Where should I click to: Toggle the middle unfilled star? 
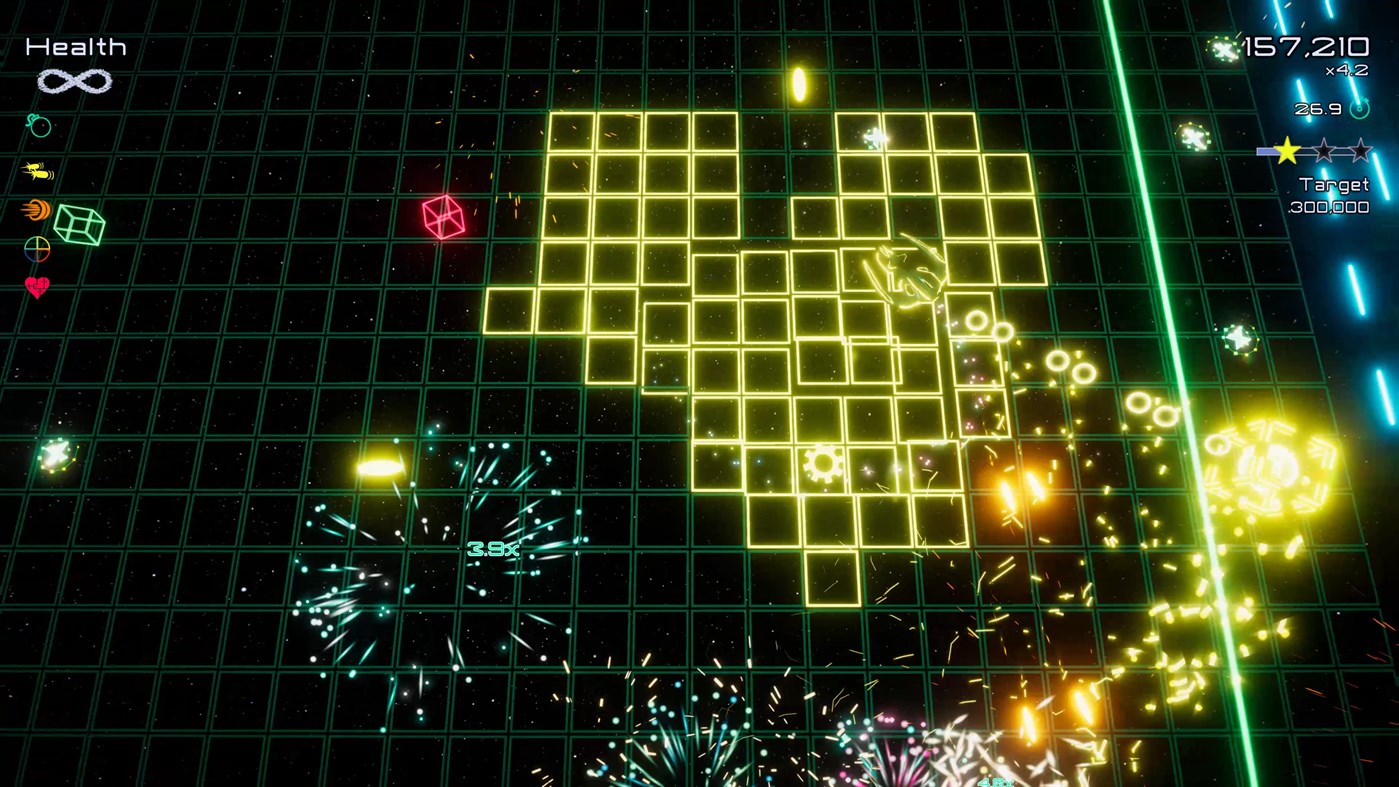point(1322,150)
